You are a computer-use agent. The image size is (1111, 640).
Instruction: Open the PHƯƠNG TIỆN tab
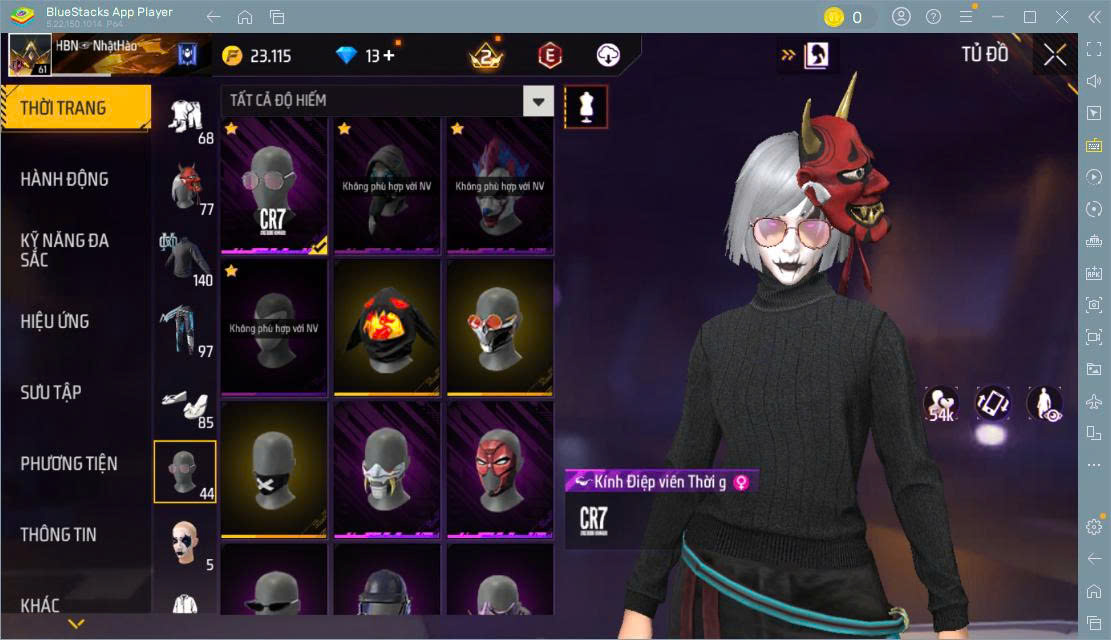coord(69,463)
